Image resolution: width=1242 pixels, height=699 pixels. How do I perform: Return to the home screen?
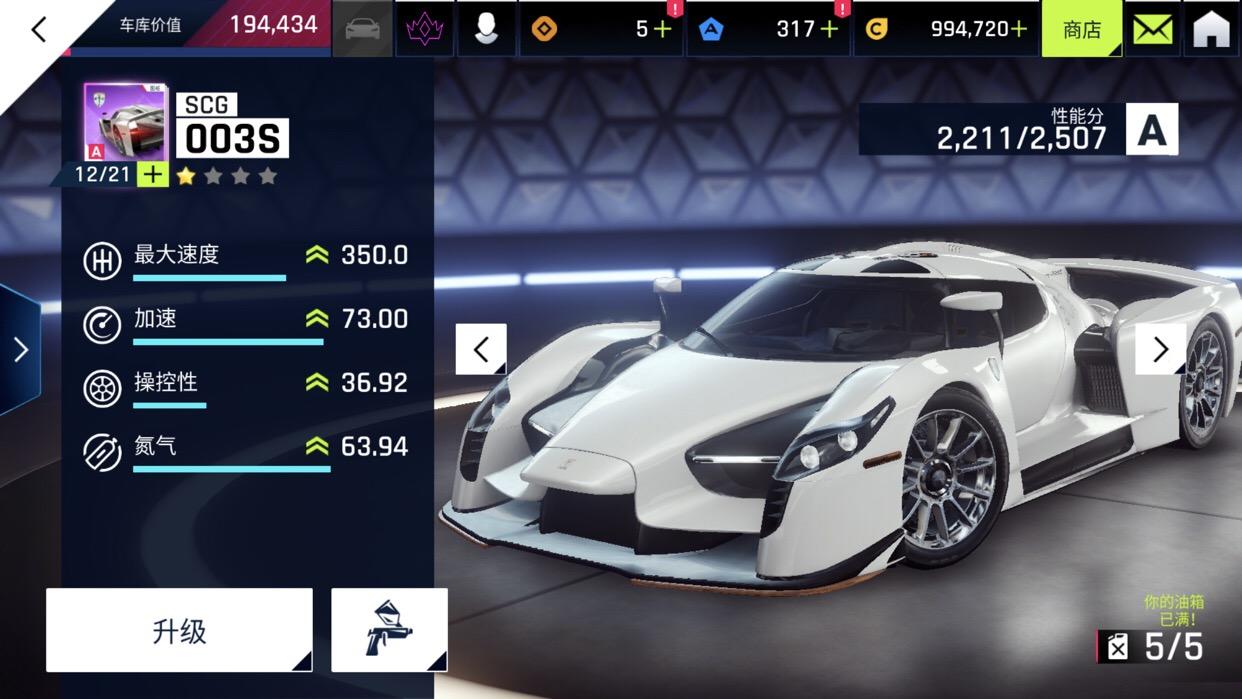point(1211,29)
